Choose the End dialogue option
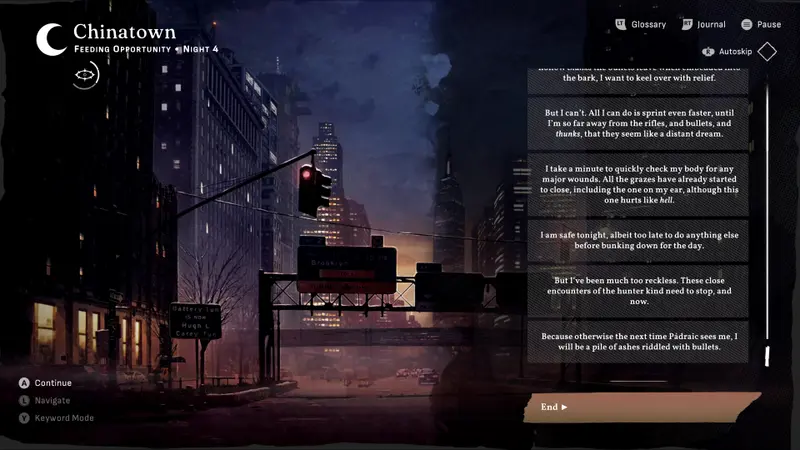 pos(555,407)
